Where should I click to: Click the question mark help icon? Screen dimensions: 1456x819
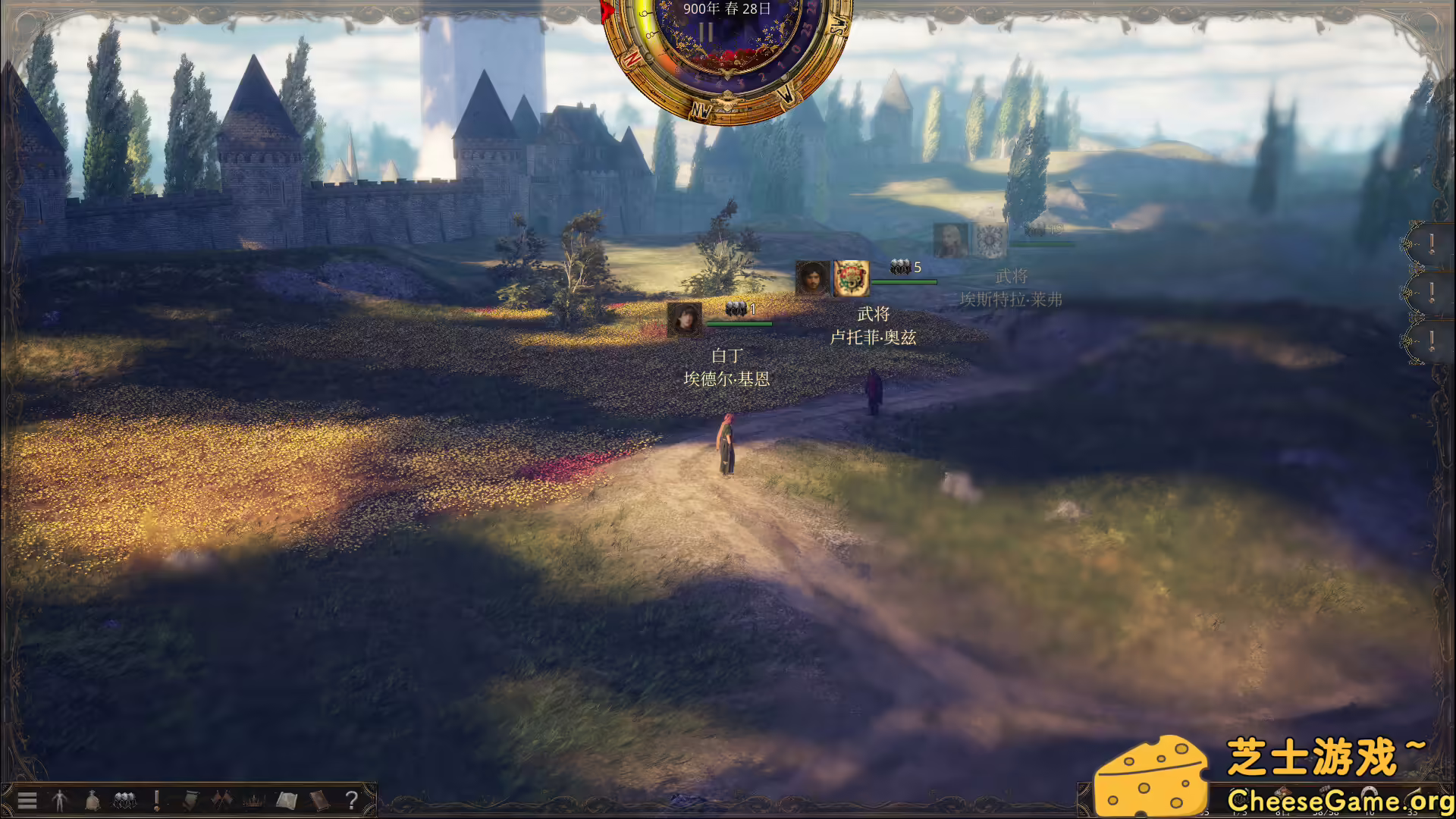[350, 800]
